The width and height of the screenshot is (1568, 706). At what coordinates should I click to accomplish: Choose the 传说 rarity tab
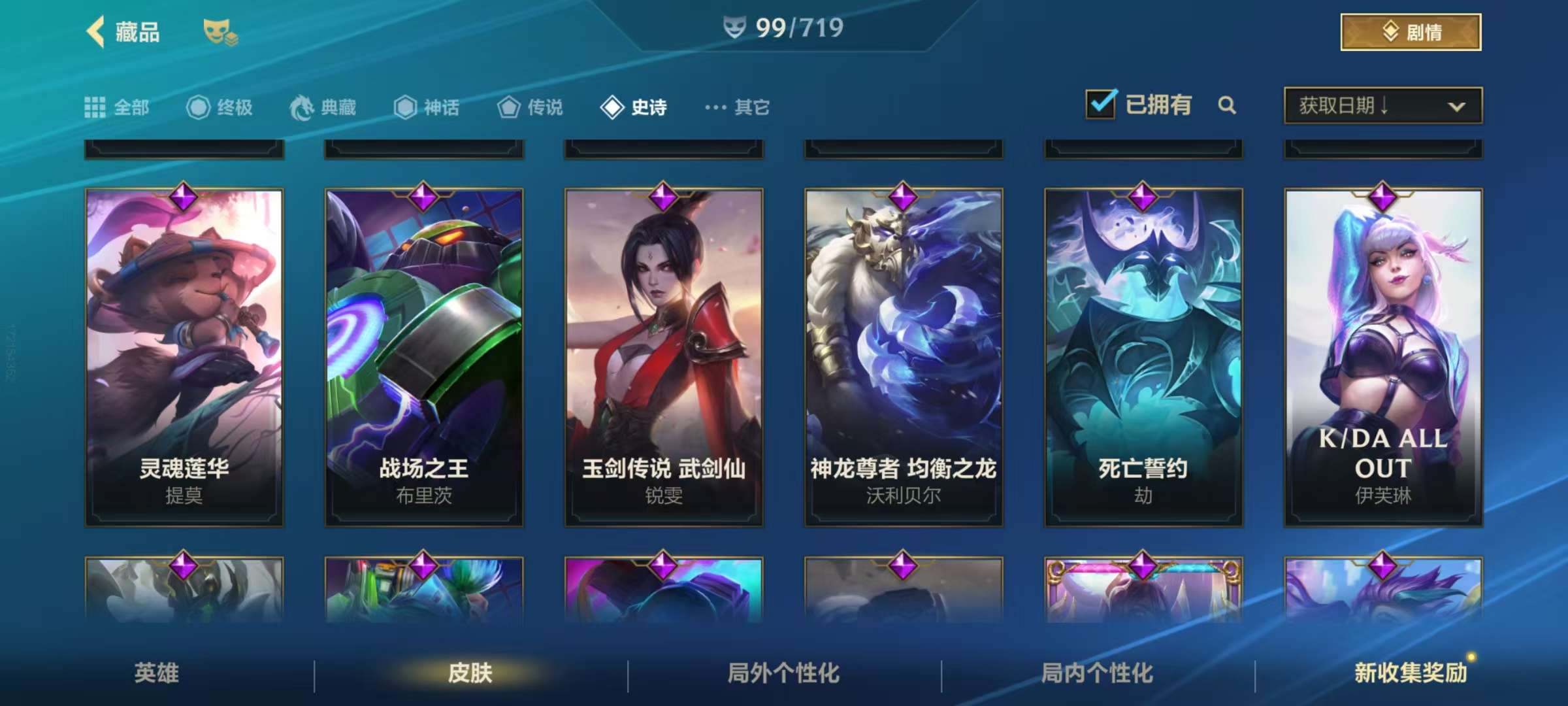530,107
